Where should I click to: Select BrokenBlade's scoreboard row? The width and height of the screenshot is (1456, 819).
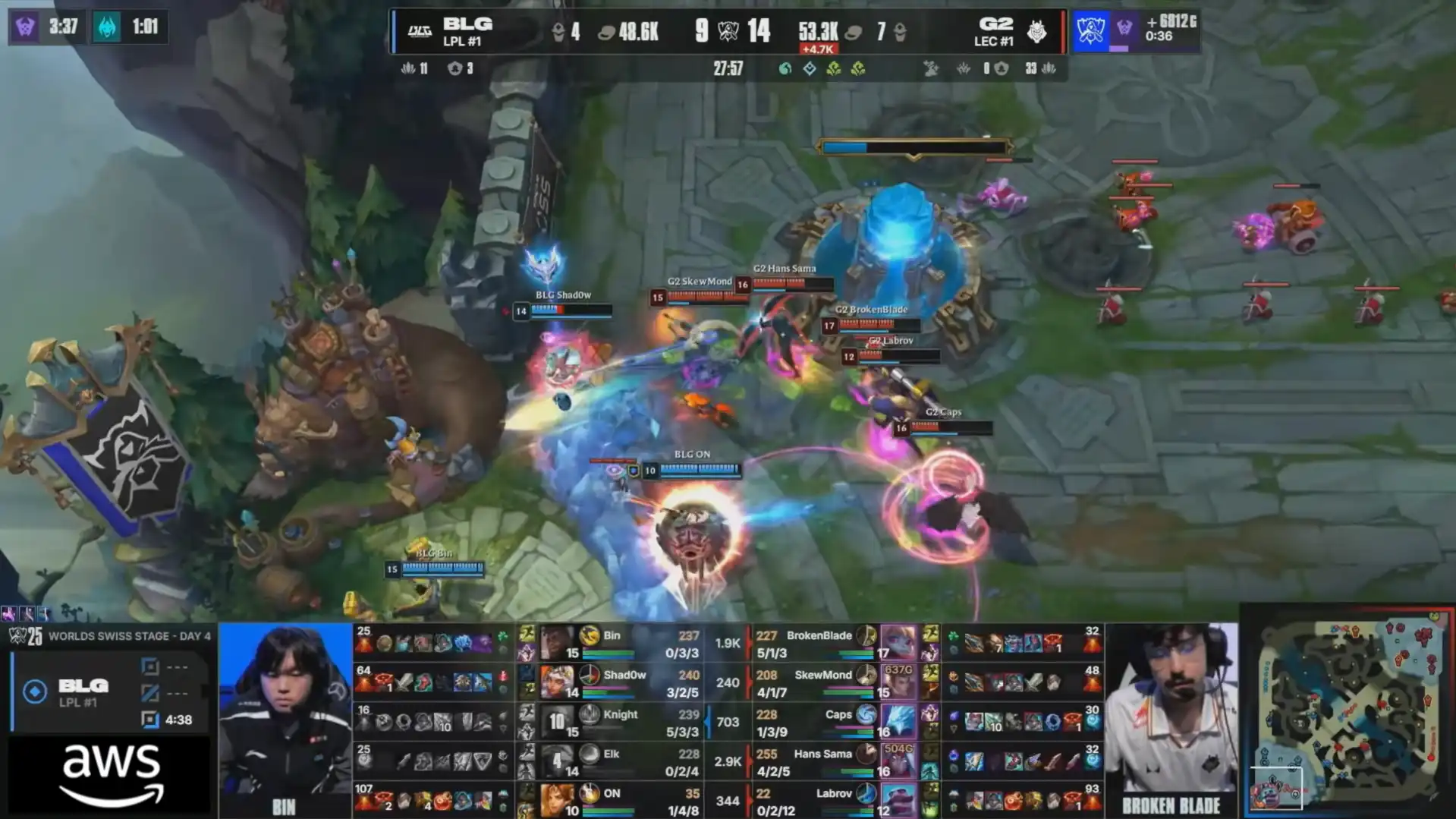835,644
